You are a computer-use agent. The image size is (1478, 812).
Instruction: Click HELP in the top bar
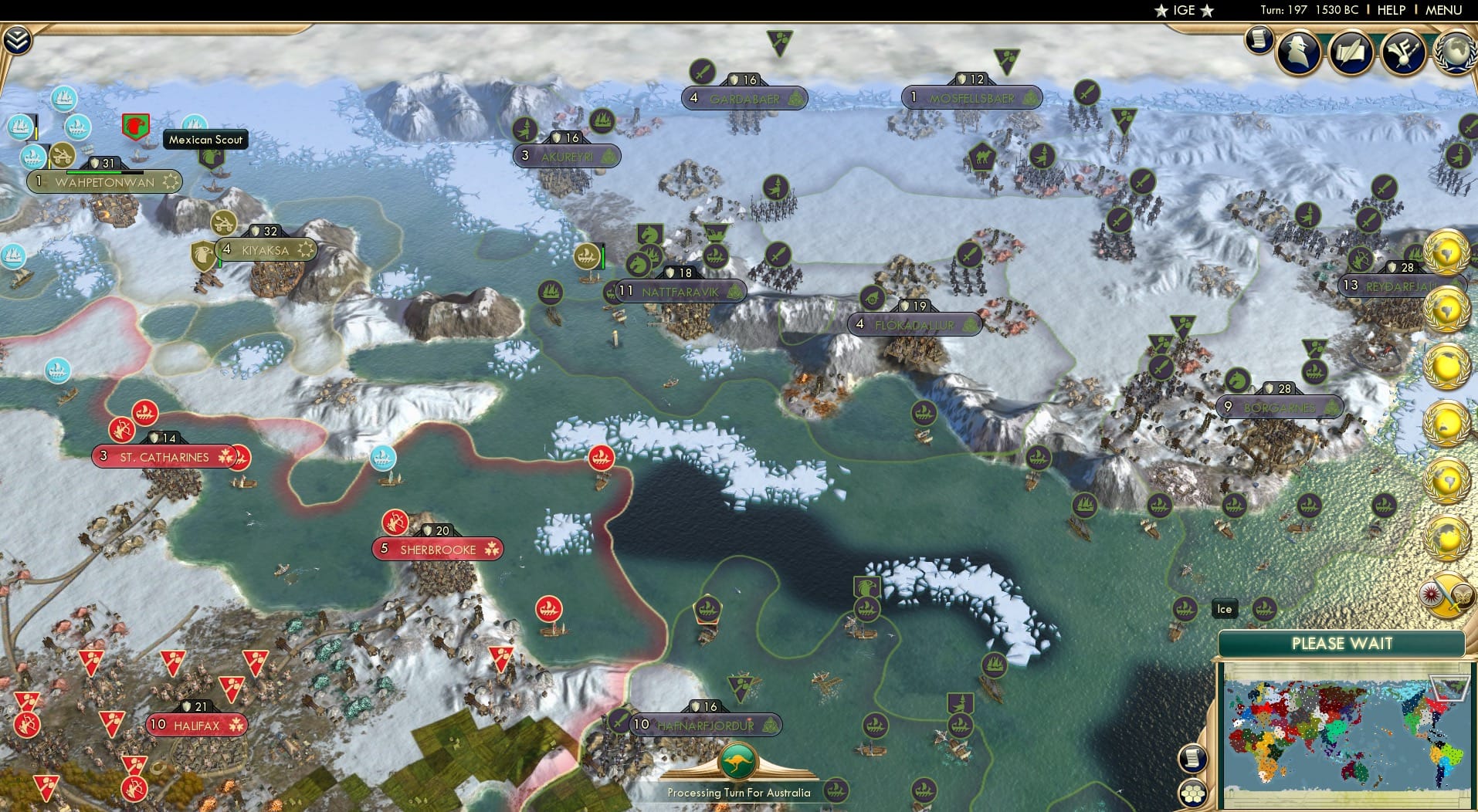(x=1391, y=10)
